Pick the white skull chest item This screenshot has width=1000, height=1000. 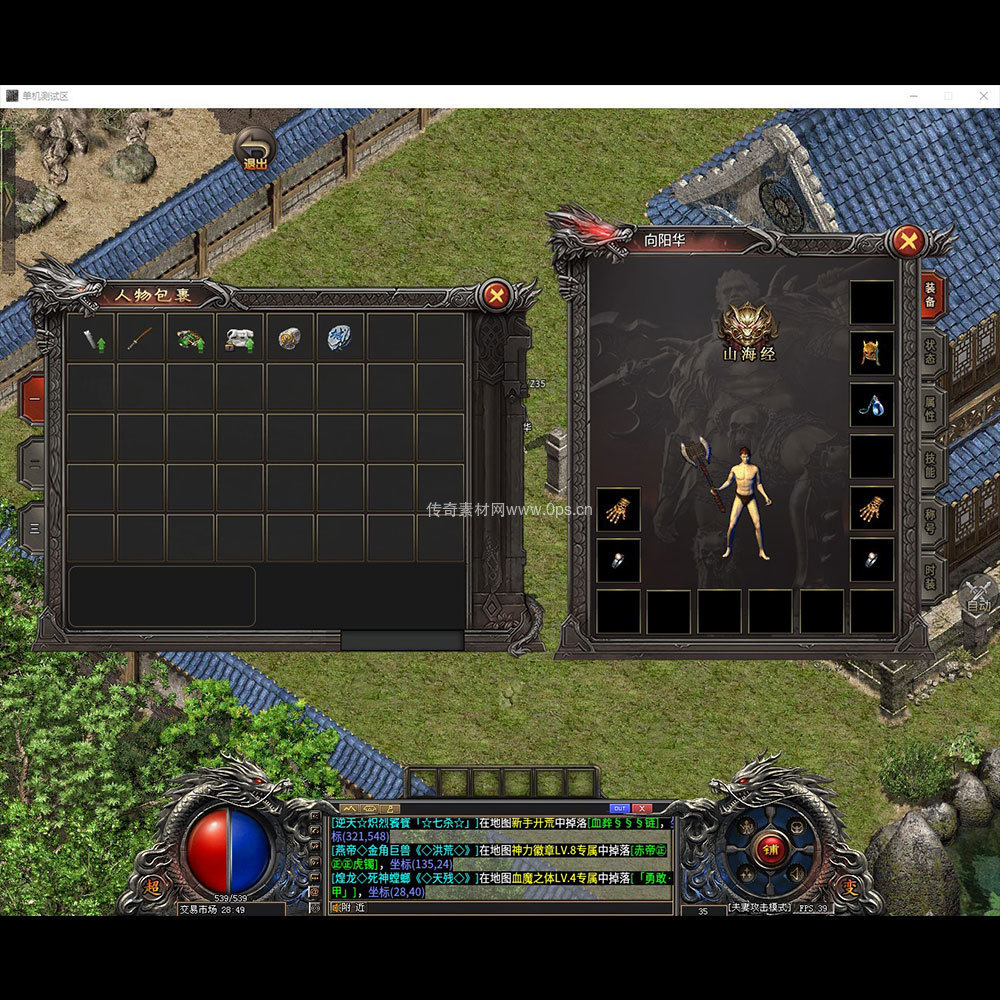240,338
